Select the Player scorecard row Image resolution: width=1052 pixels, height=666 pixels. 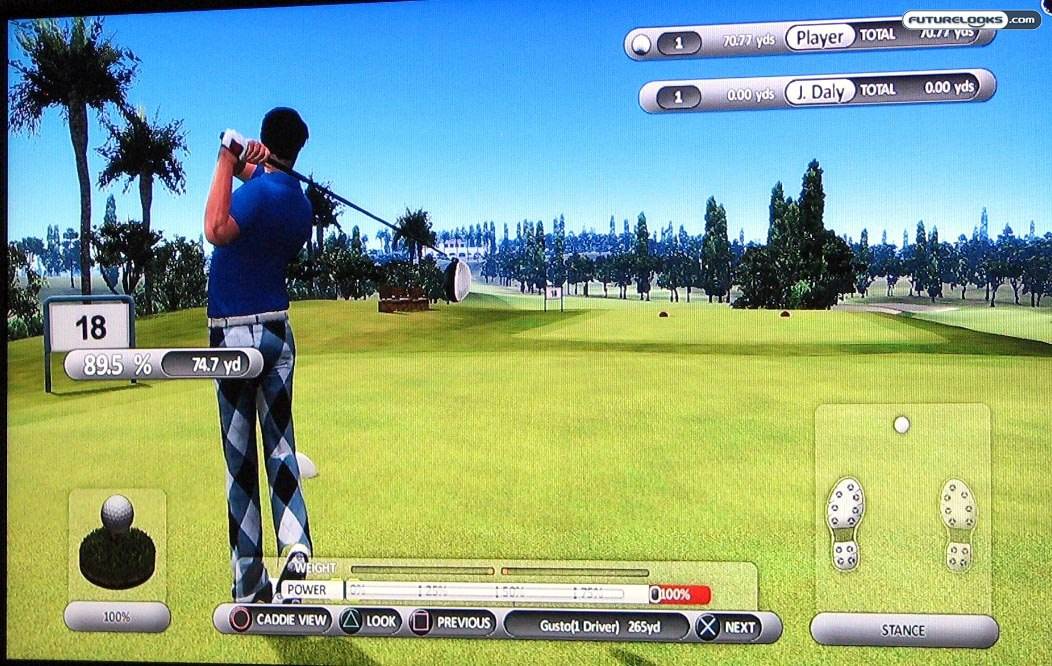808,40
